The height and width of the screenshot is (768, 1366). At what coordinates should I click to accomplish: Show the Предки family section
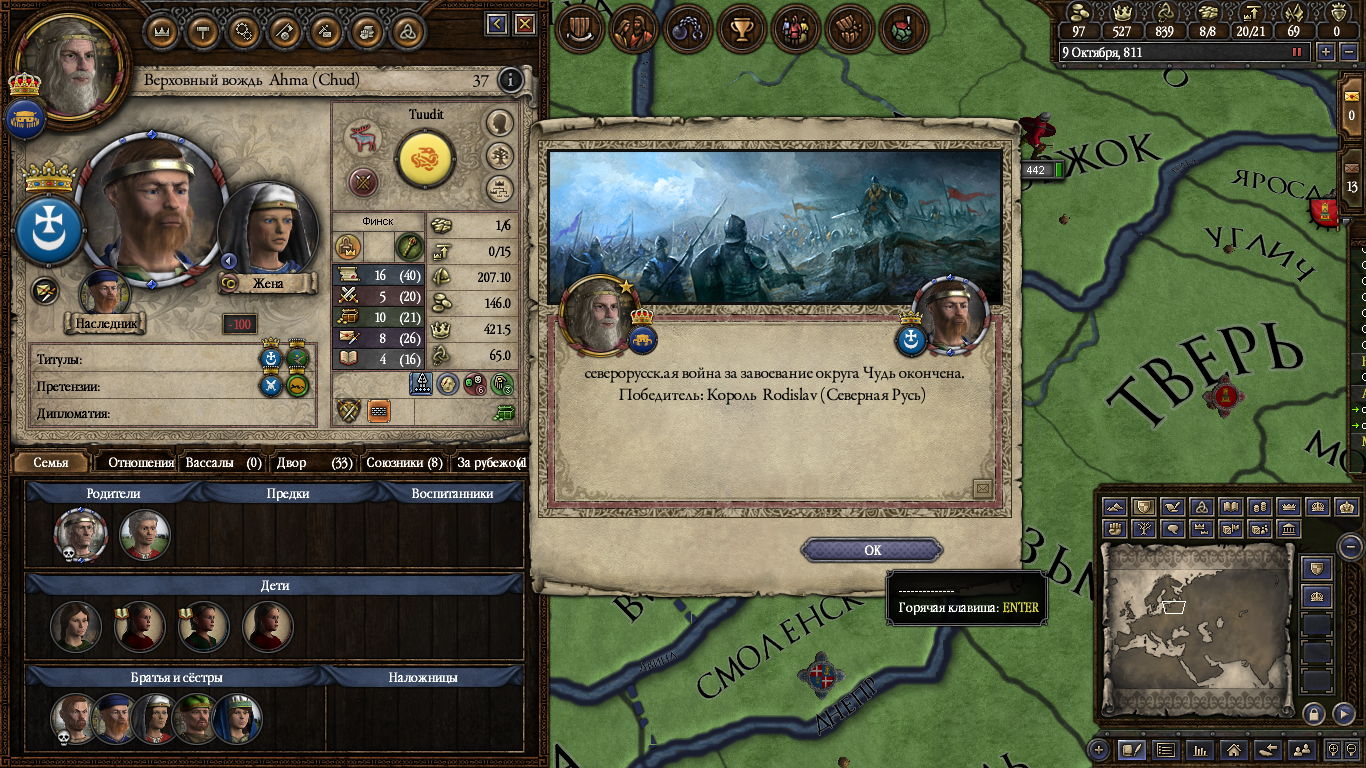(x=288, y=493)
